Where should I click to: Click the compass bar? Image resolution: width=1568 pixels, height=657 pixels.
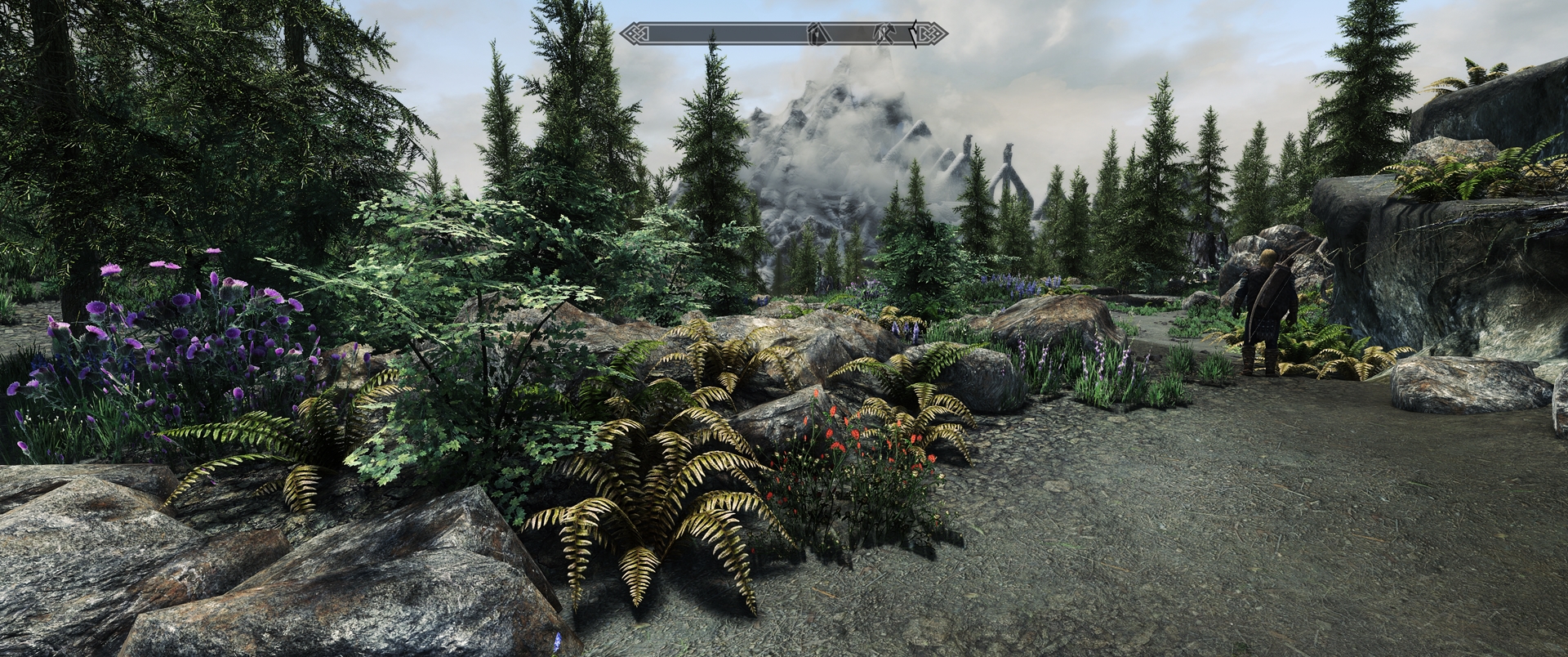(719, 34)
